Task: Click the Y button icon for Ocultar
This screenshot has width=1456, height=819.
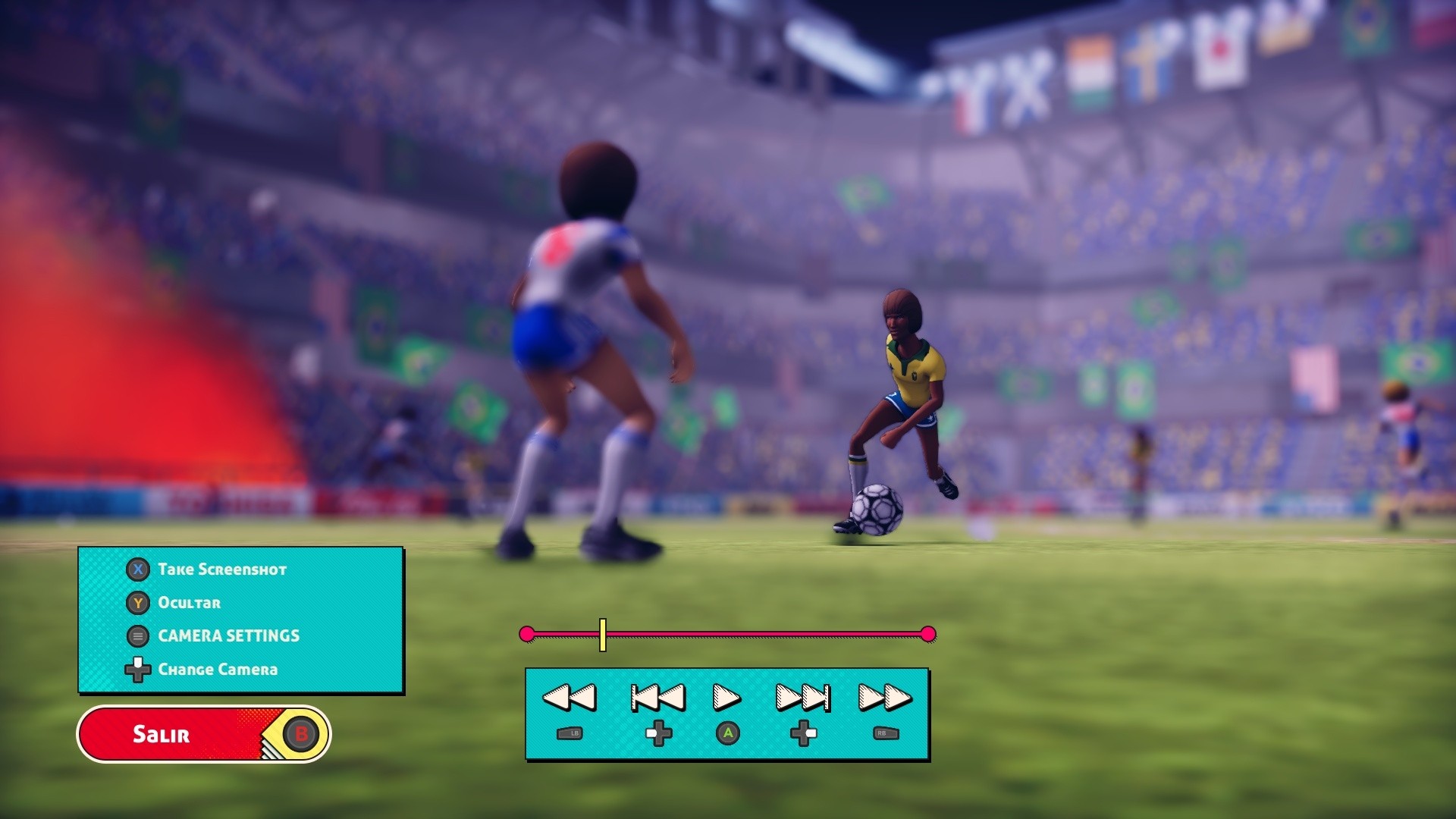Action: click(x=136, y=603)
